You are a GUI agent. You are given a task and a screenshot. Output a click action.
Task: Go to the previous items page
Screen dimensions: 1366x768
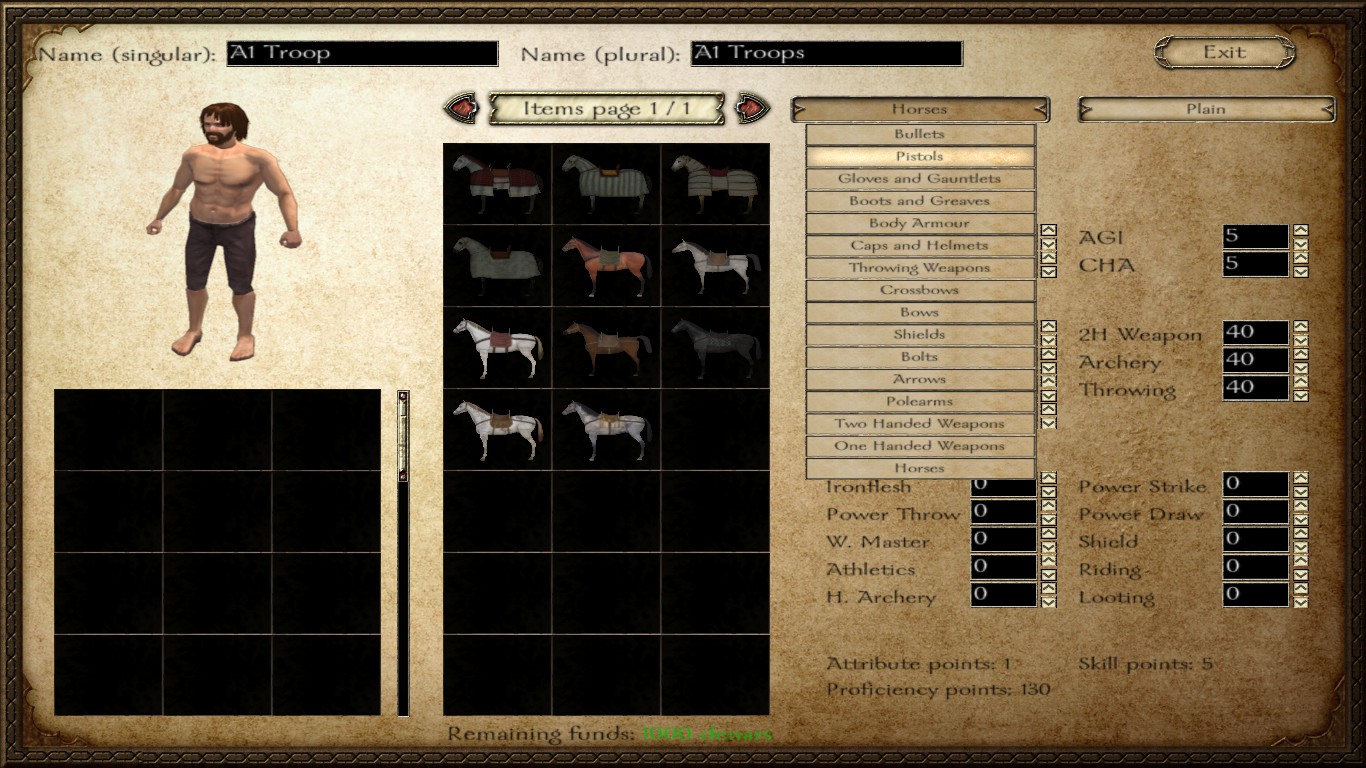point(461,108)
